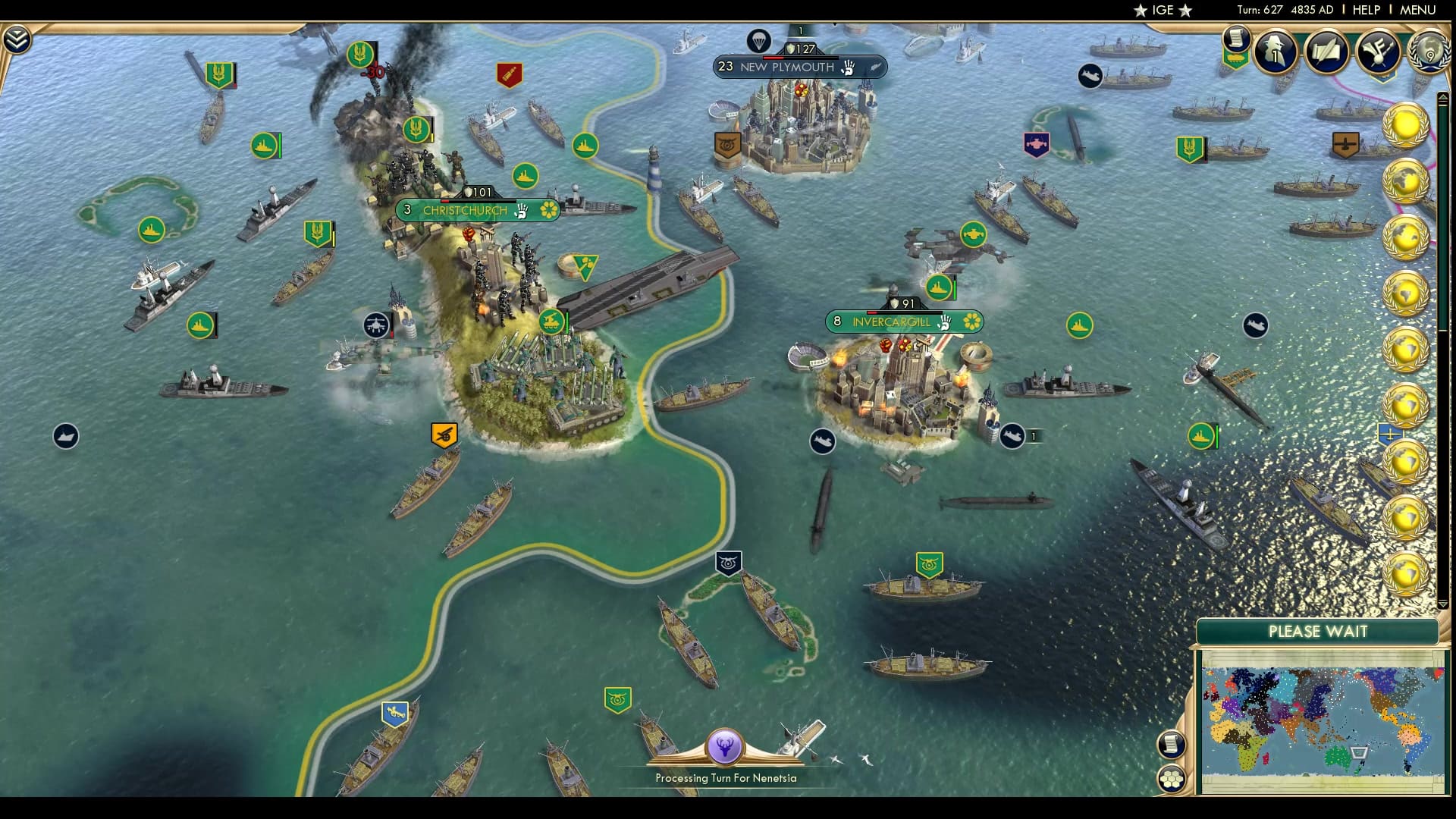Click the New Plymouth city banner
Viewport: 1456px width, 819px height.
789,67
